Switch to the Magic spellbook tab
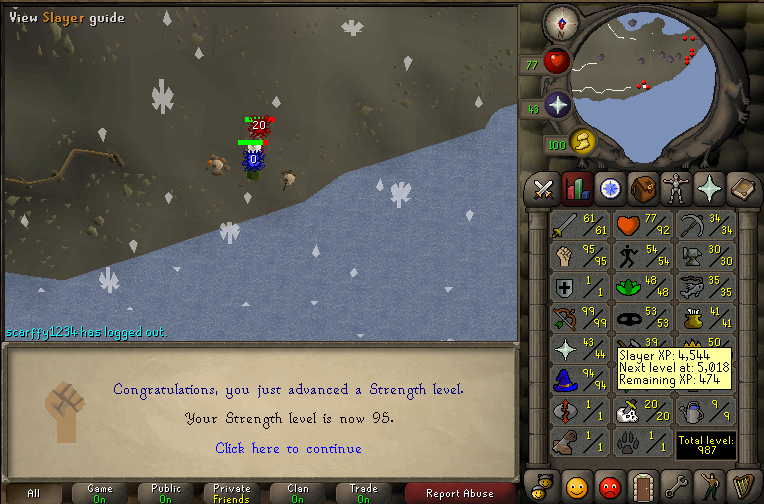Image resolution: width=764 pixels, height=504 pixels. click(x=741, y=187)
